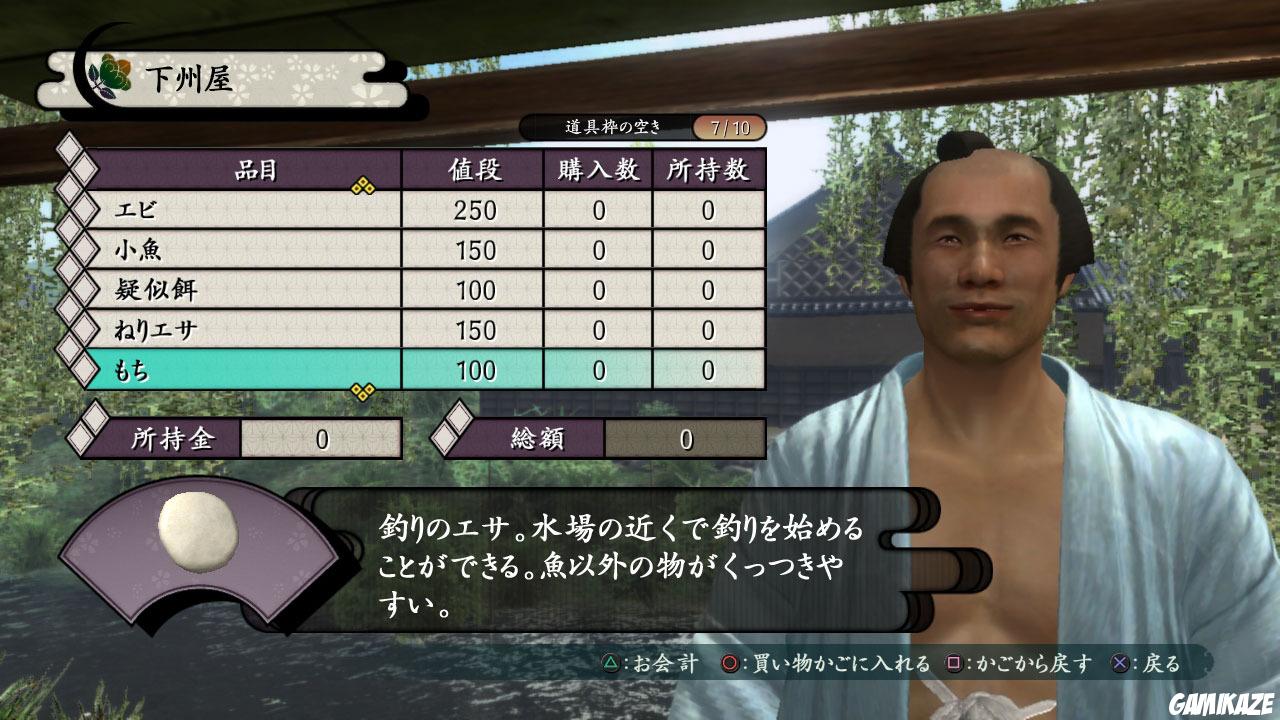Click the yellow diamond marker above 品目 column
This screenshot has width=1280, height=720.
click(x=362, y=183)
